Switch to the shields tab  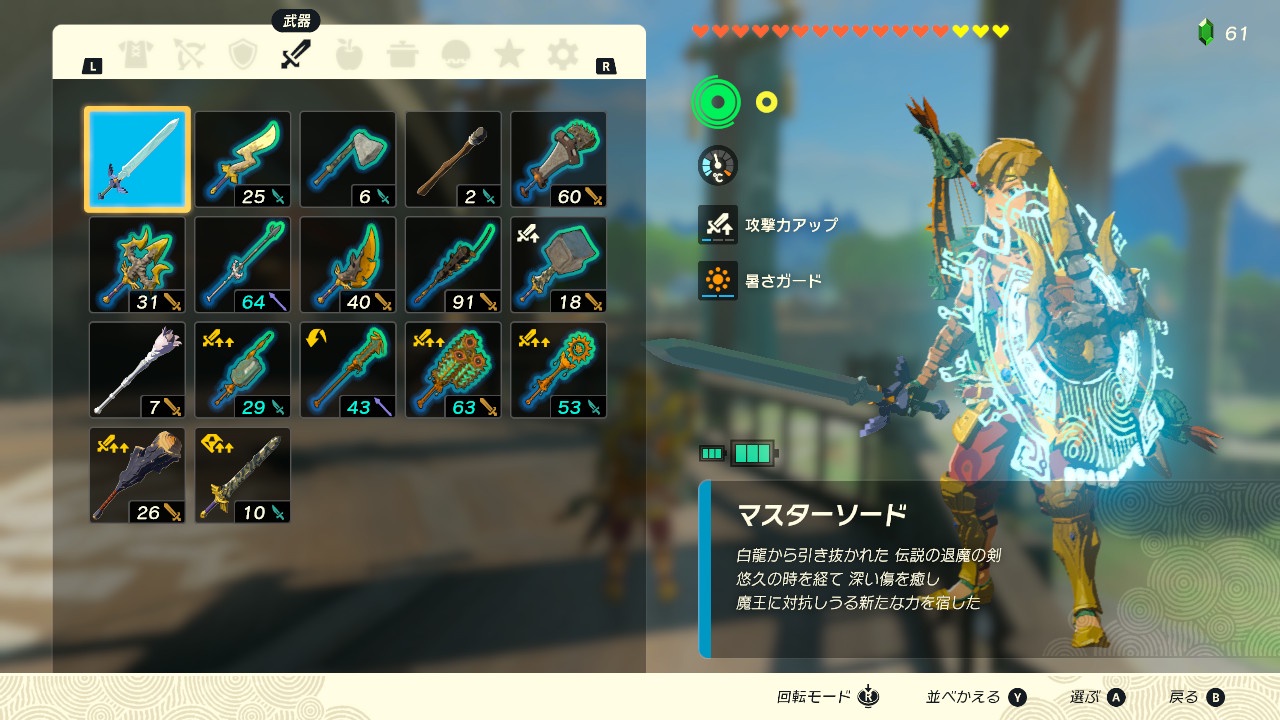[x=243, y=55]
